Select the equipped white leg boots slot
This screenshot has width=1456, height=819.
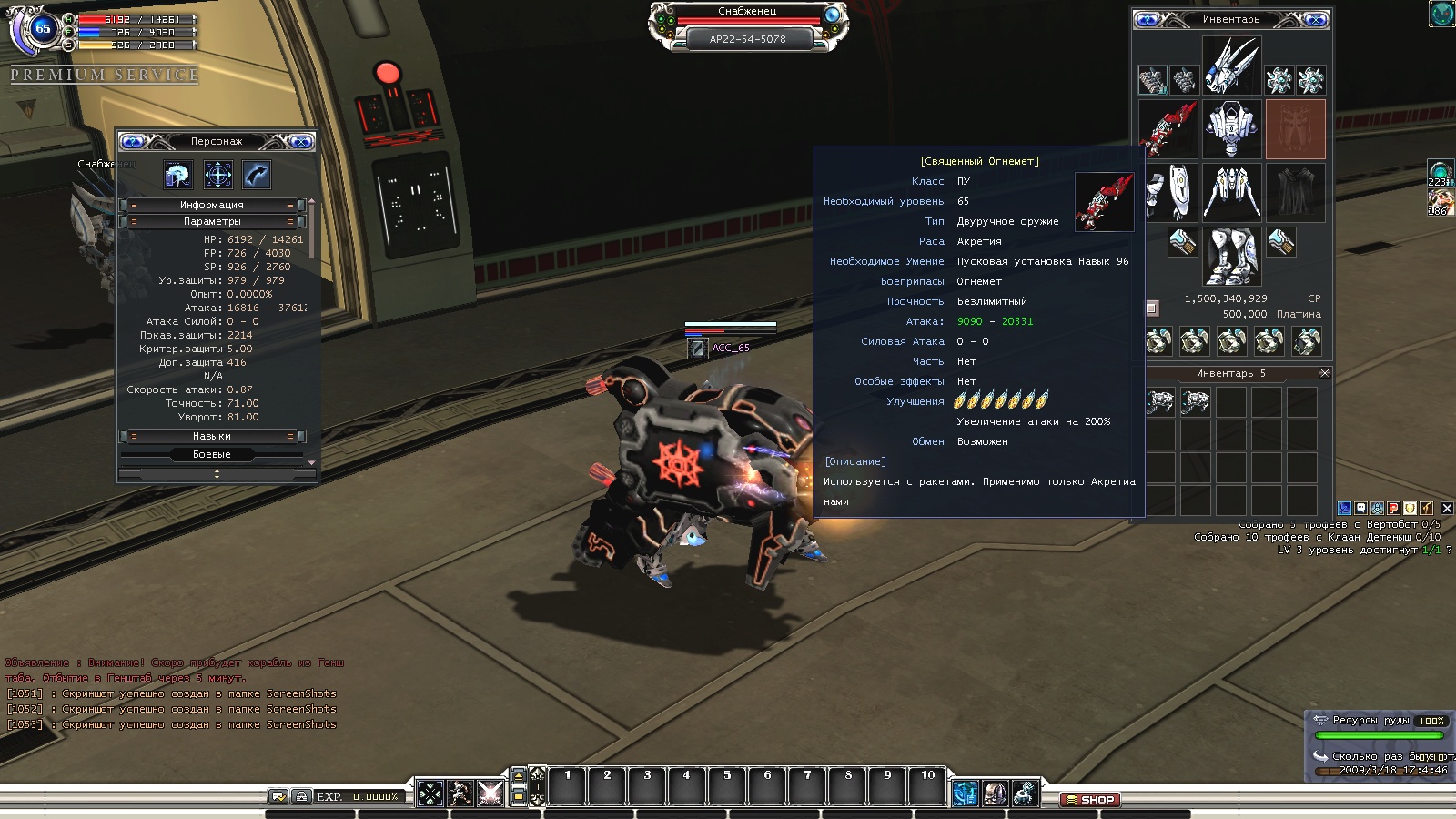click(x=1231, y=256)
